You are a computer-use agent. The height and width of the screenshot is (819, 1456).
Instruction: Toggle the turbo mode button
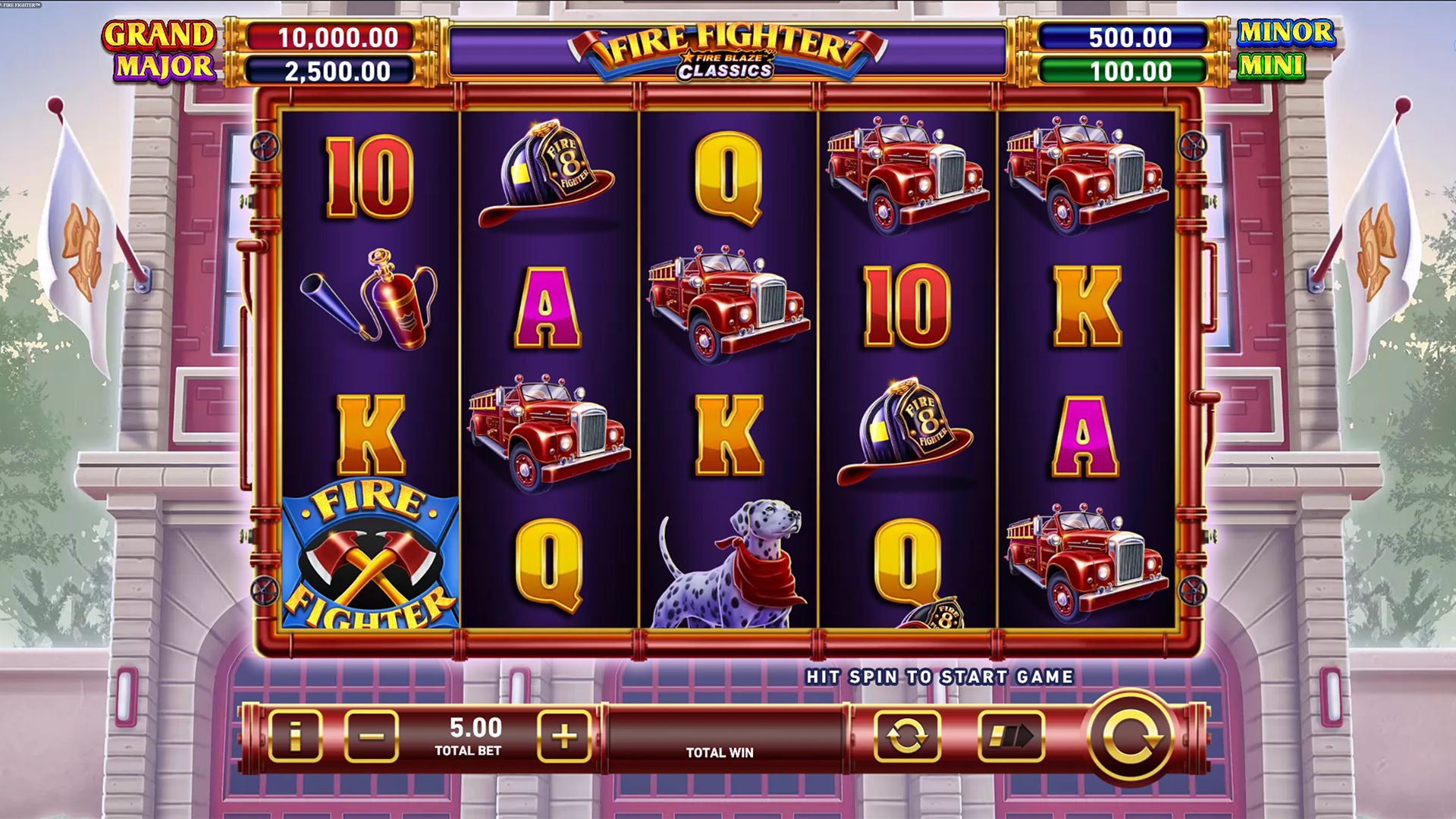1011,736
